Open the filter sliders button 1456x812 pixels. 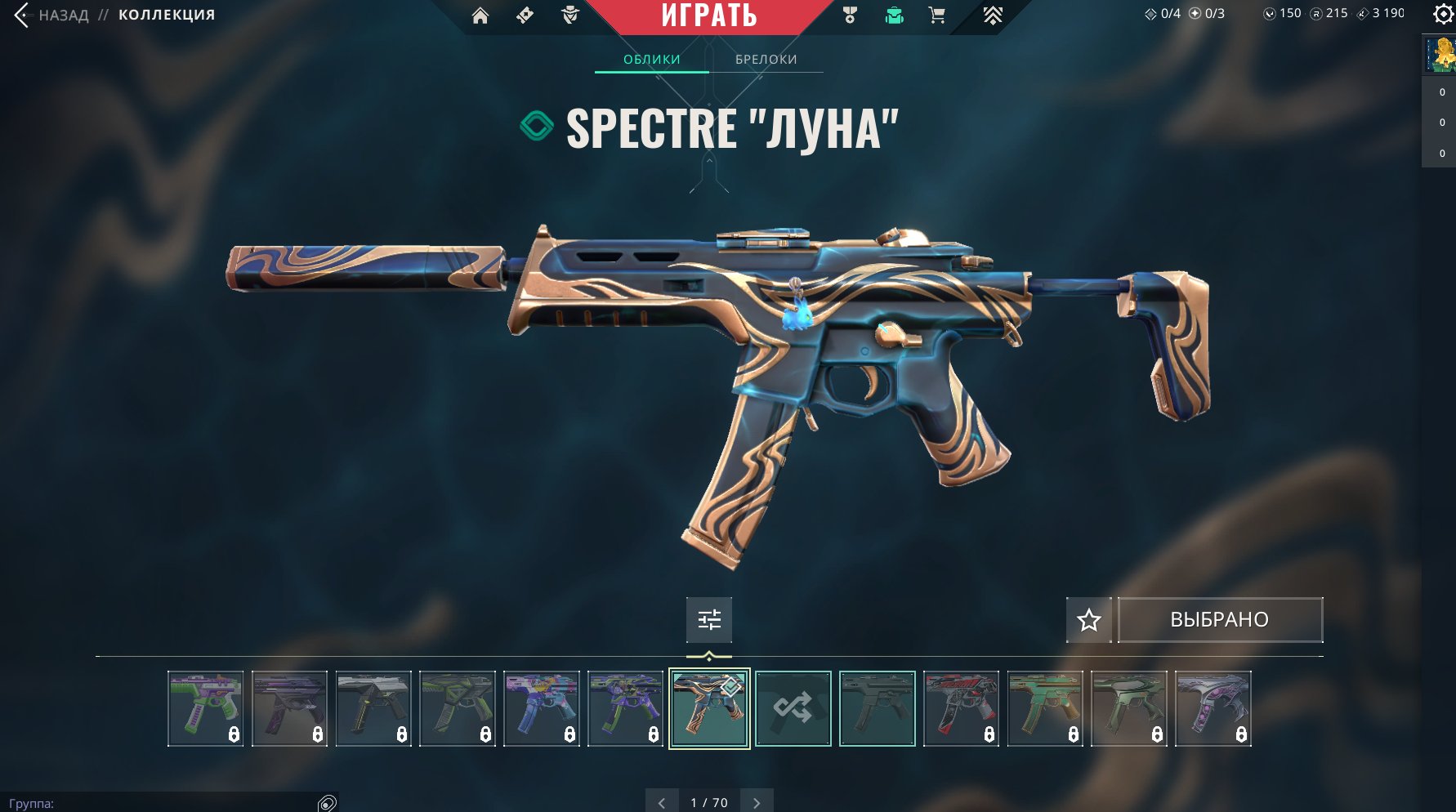click(709, 620)
